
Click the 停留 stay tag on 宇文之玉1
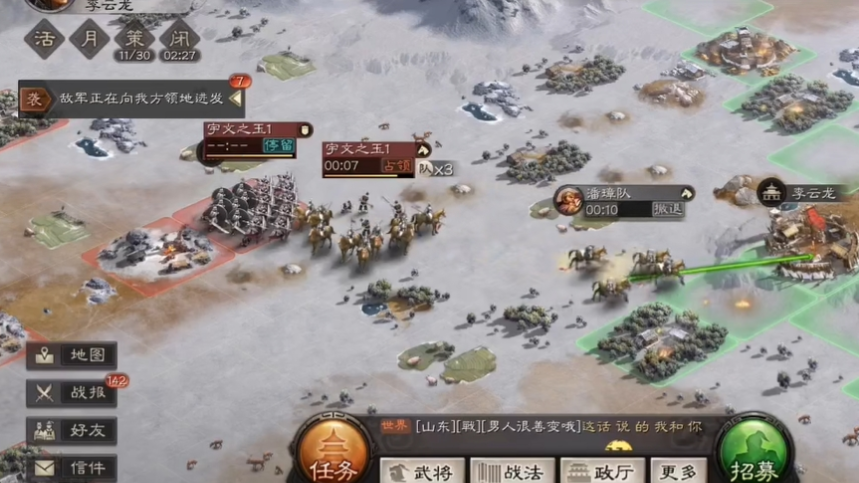coord(278,146)
